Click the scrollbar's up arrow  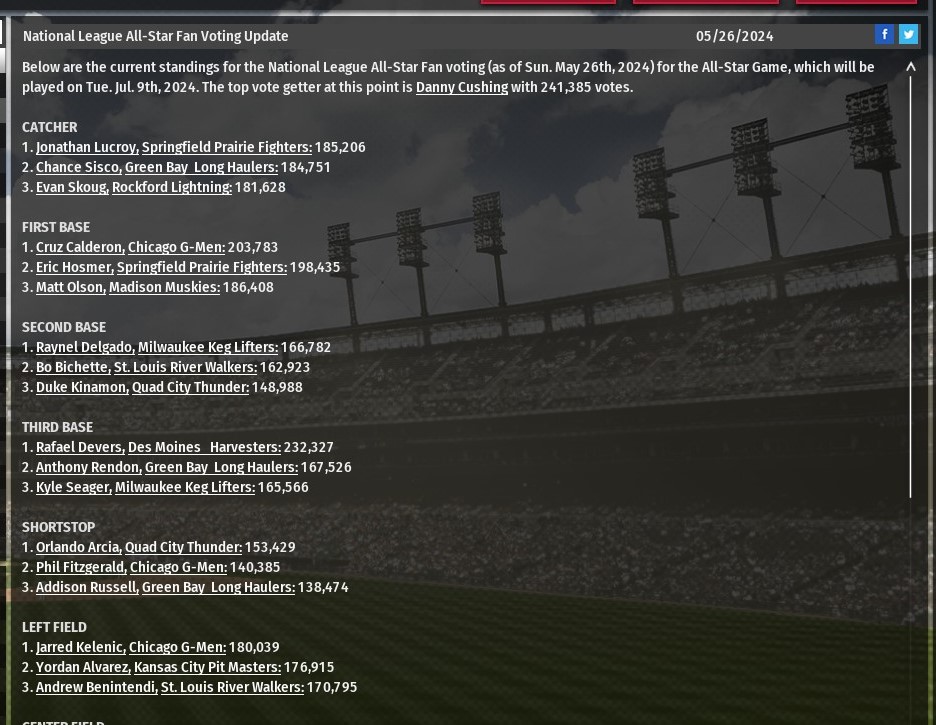pos(910,67)
